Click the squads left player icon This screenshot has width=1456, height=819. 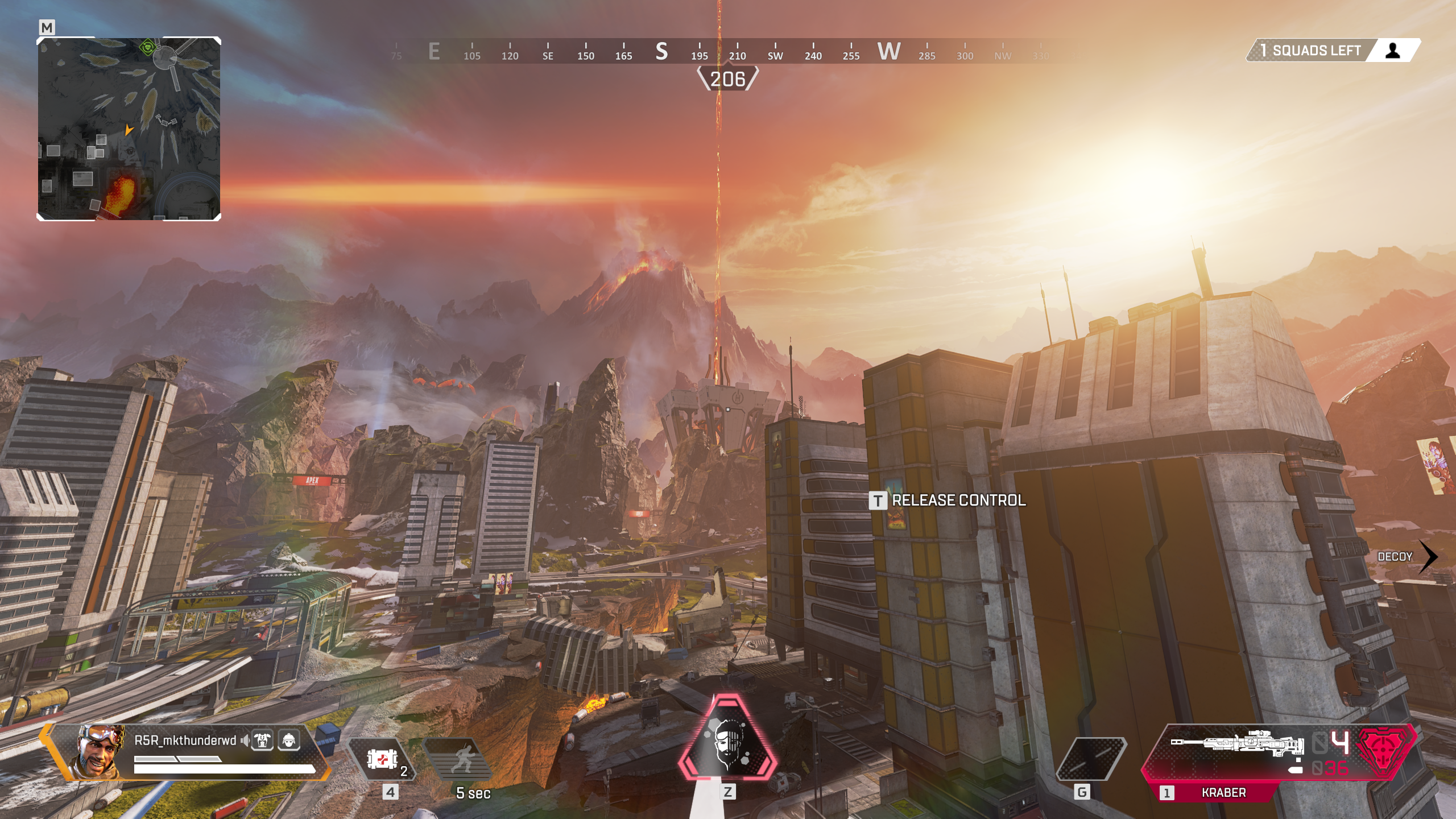1393,51
